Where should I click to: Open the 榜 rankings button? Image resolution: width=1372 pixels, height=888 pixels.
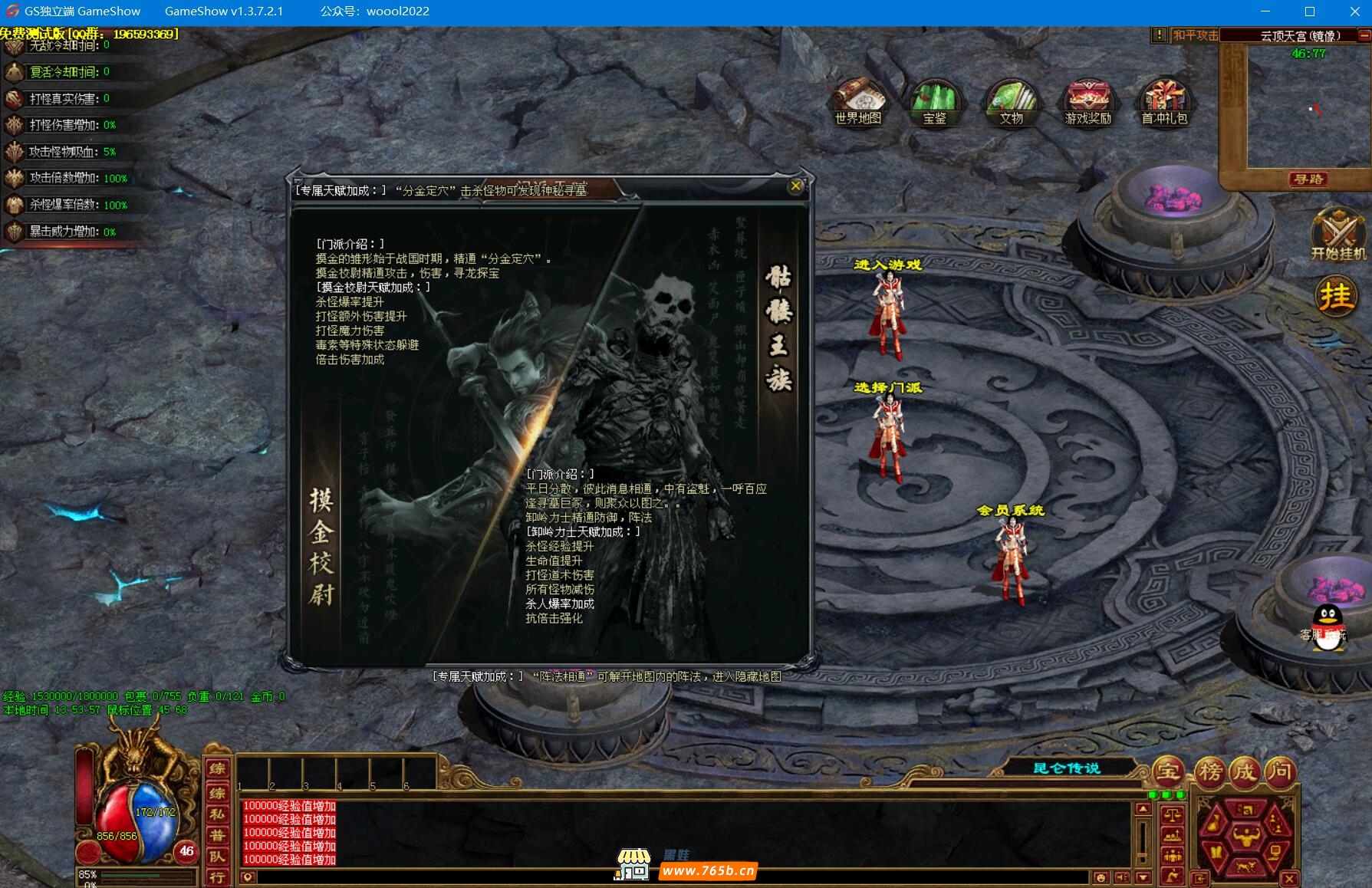coord(1209,771)
